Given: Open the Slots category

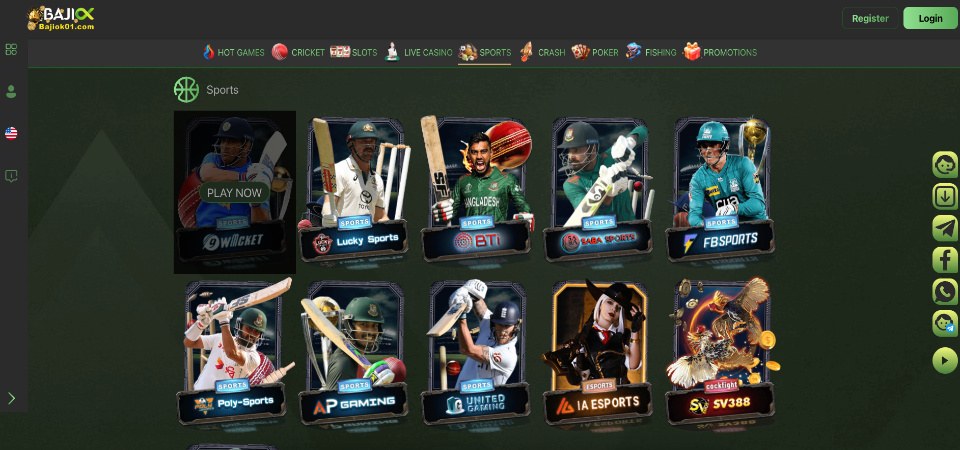Looking at the screenshot, I should [x=354, y=52].
